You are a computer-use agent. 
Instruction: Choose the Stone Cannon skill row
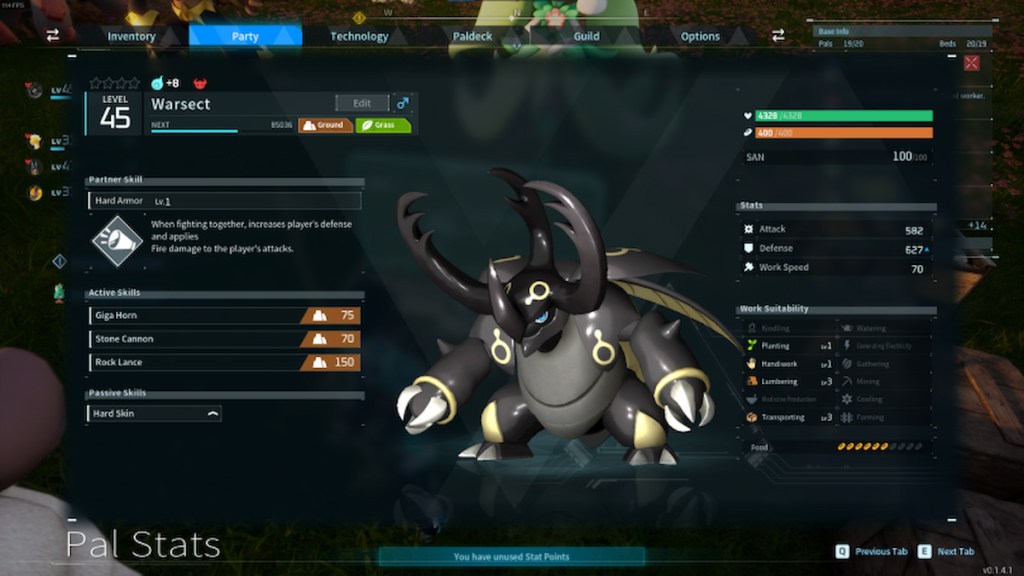(x=224, y=339)
